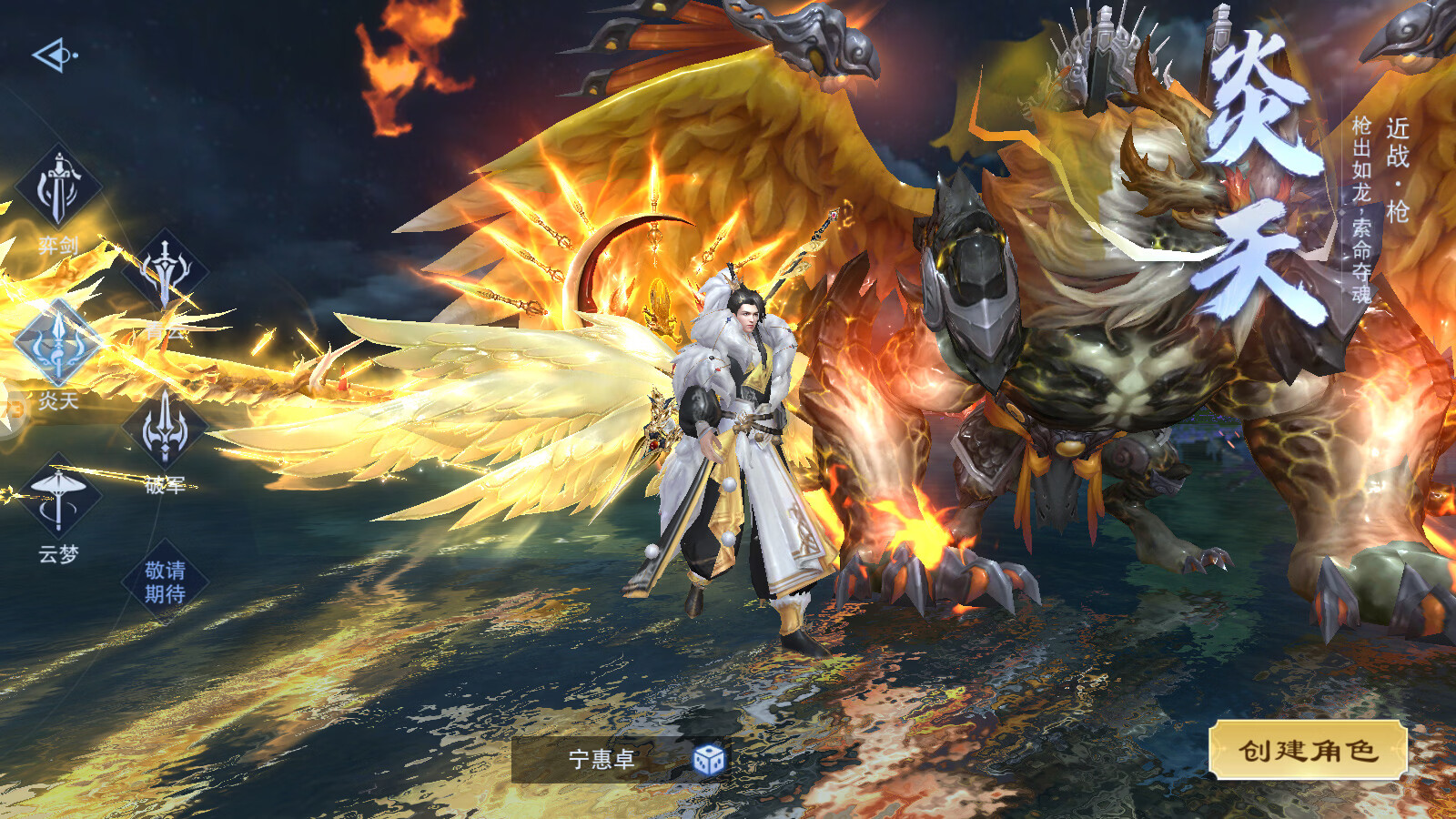
Task: Click the 敬请期待 coming-soon tile
Action: [165, 582]
